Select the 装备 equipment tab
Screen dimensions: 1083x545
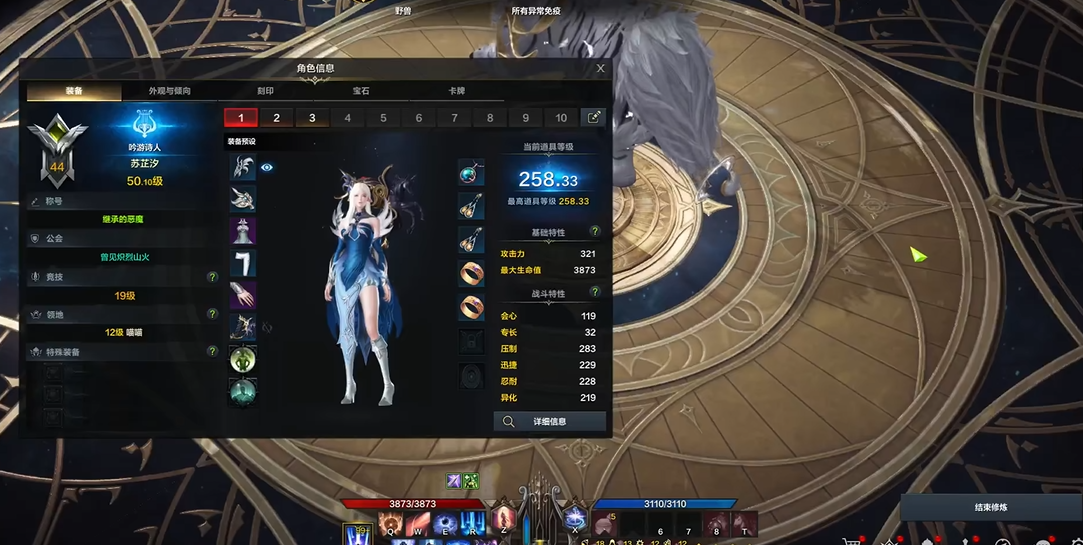point(74,91)
